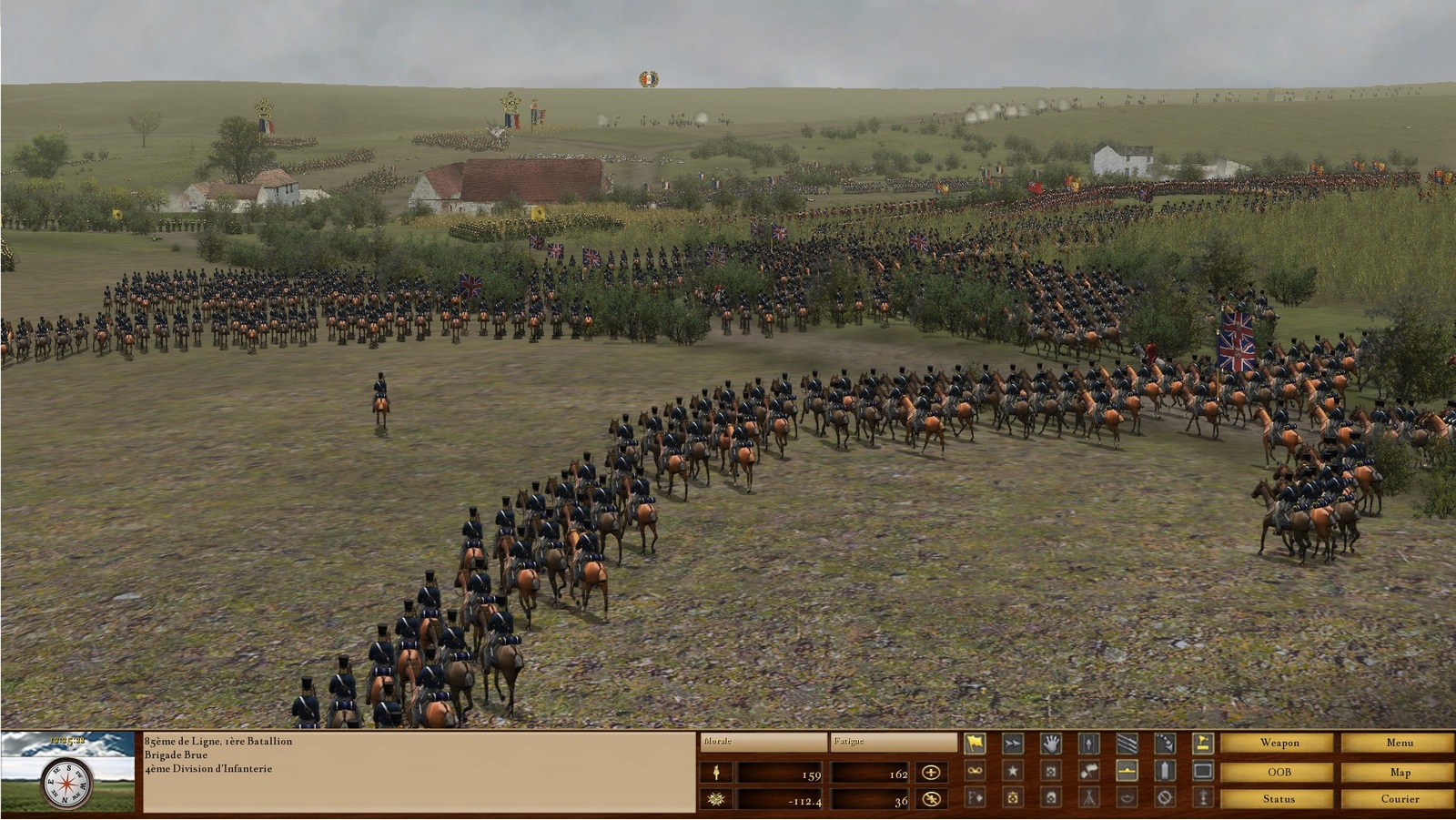Viewport: 1456px width, 820px height.
Task: View the unit Status screen
Action: coord(1279,799)
